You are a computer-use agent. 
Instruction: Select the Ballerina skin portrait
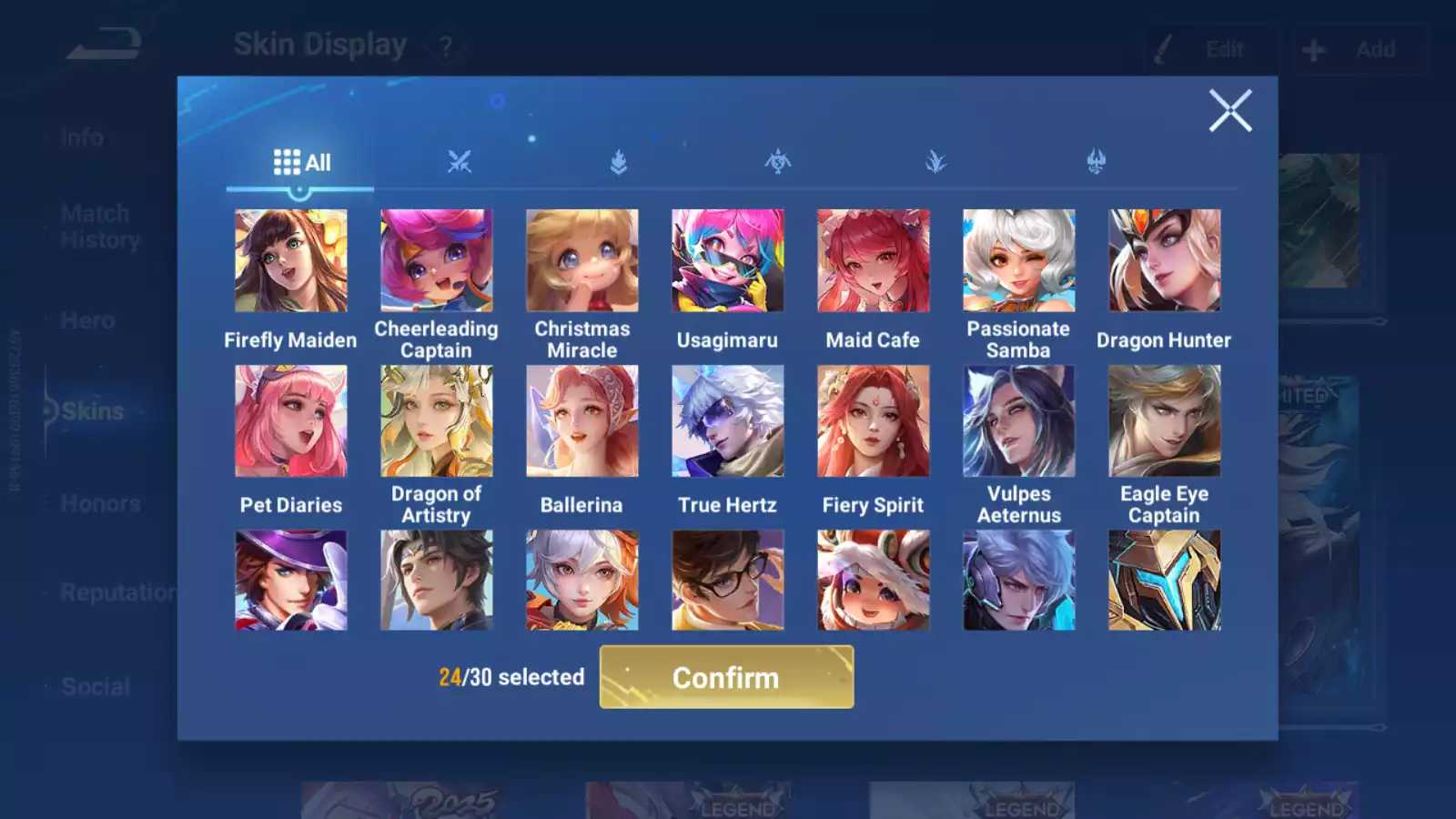point(582,421)
